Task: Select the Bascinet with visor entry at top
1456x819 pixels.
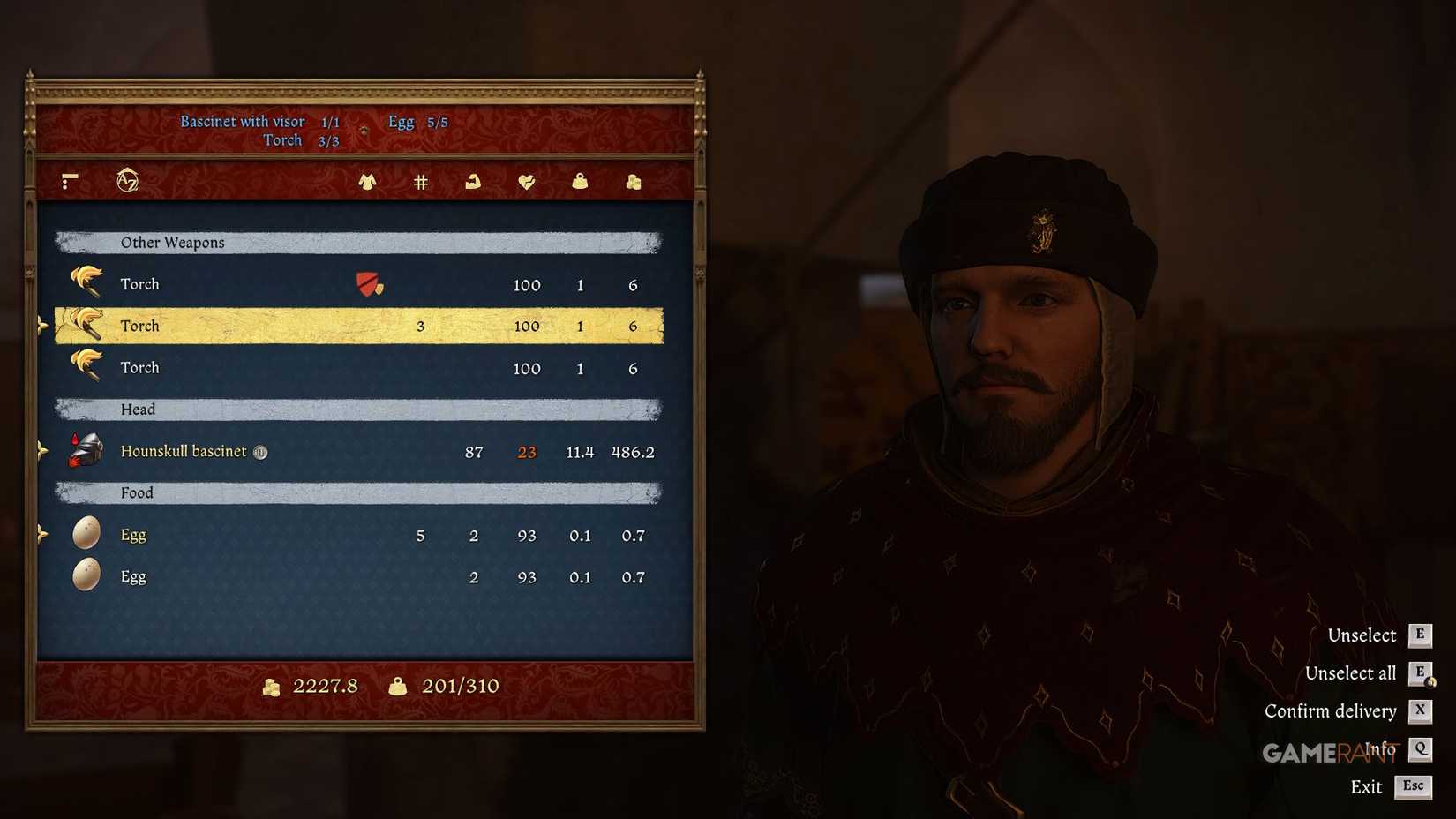Action: [x=244, y=121]
